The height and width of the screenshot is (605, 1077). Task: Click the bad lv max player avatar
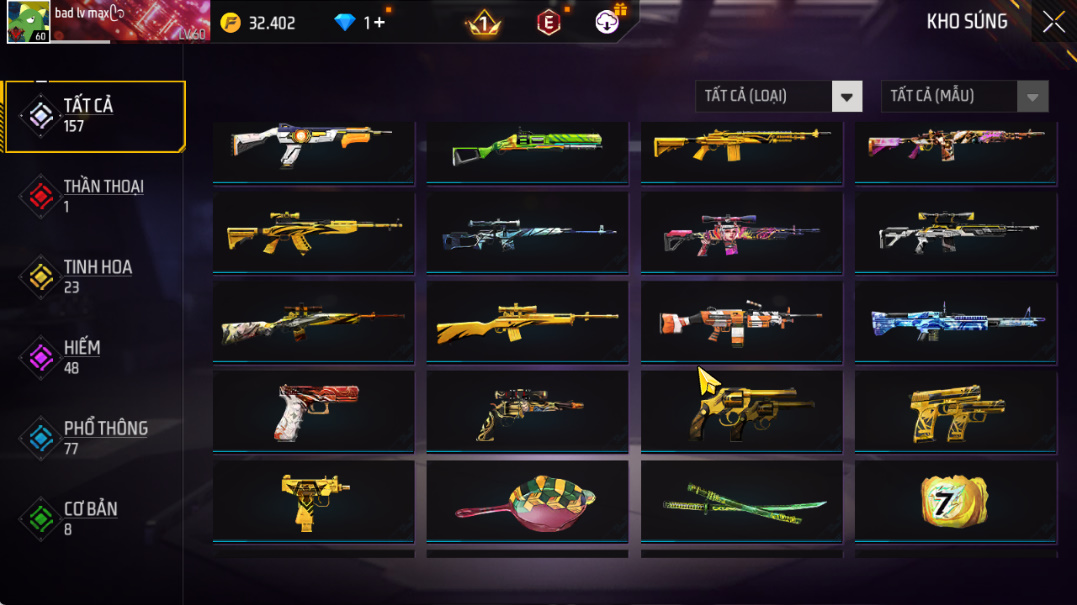pos(28,22)
